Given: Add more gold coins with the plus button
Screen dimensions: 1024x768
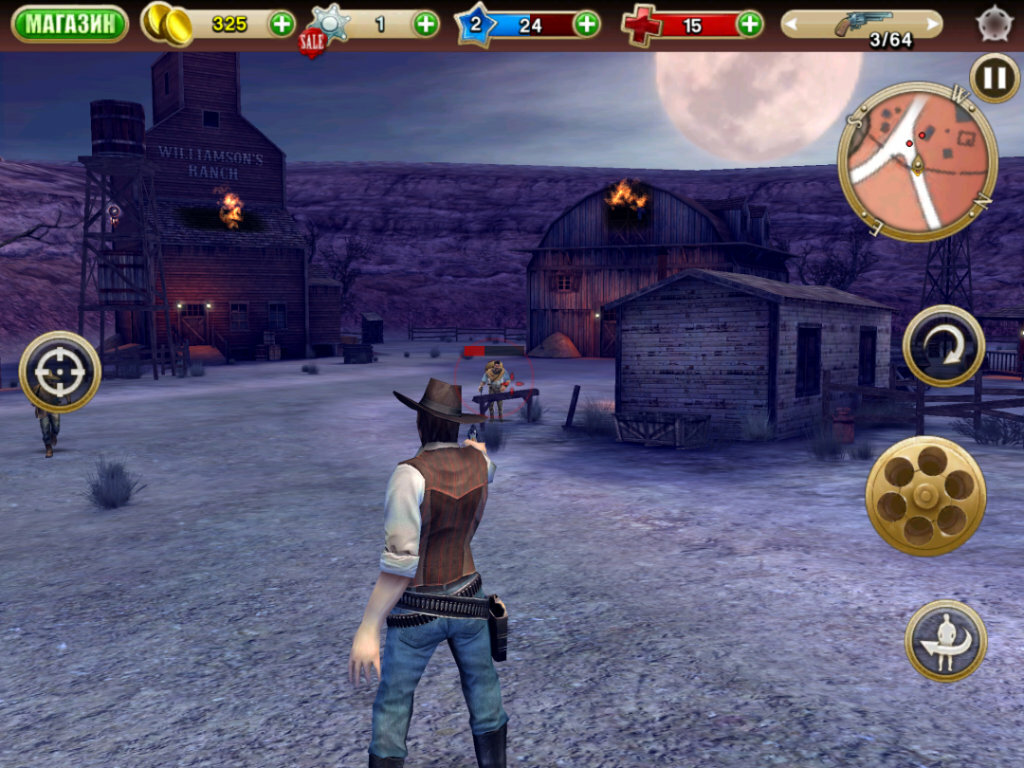Looking at the screenshot, I should (x=282, y=24).
